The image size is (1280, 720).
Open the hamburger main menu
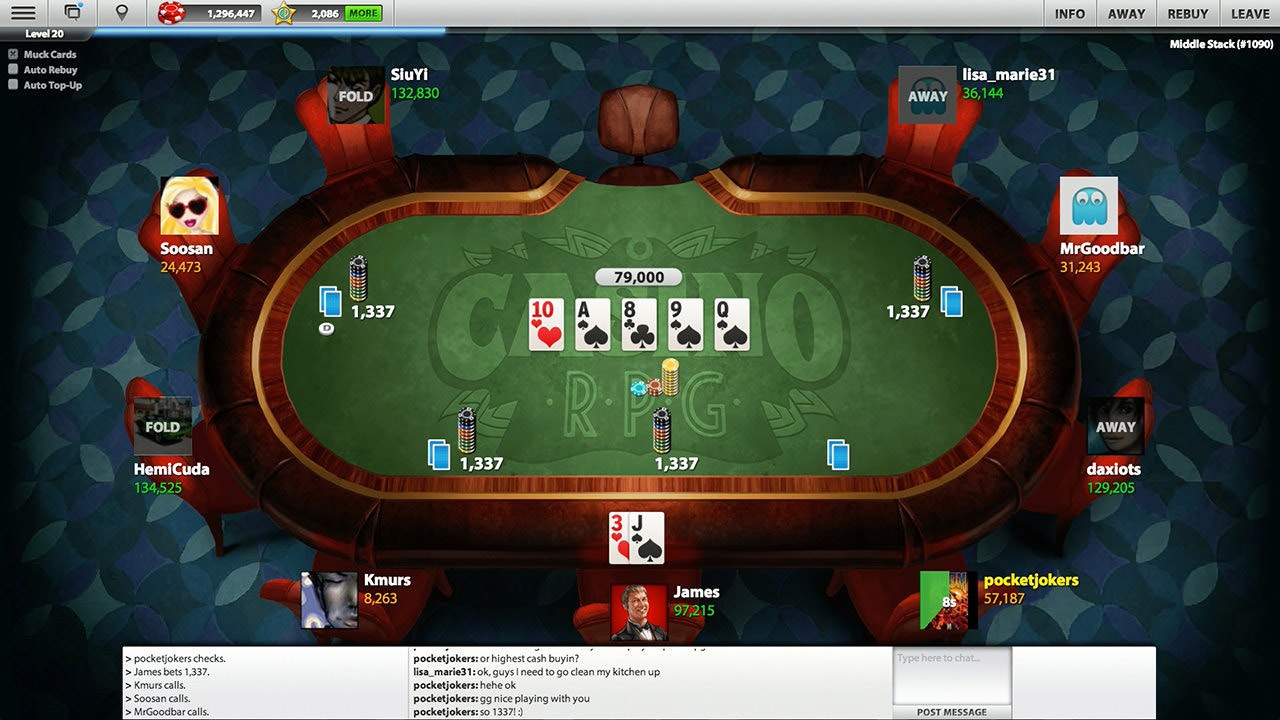[x=22, y=13]
